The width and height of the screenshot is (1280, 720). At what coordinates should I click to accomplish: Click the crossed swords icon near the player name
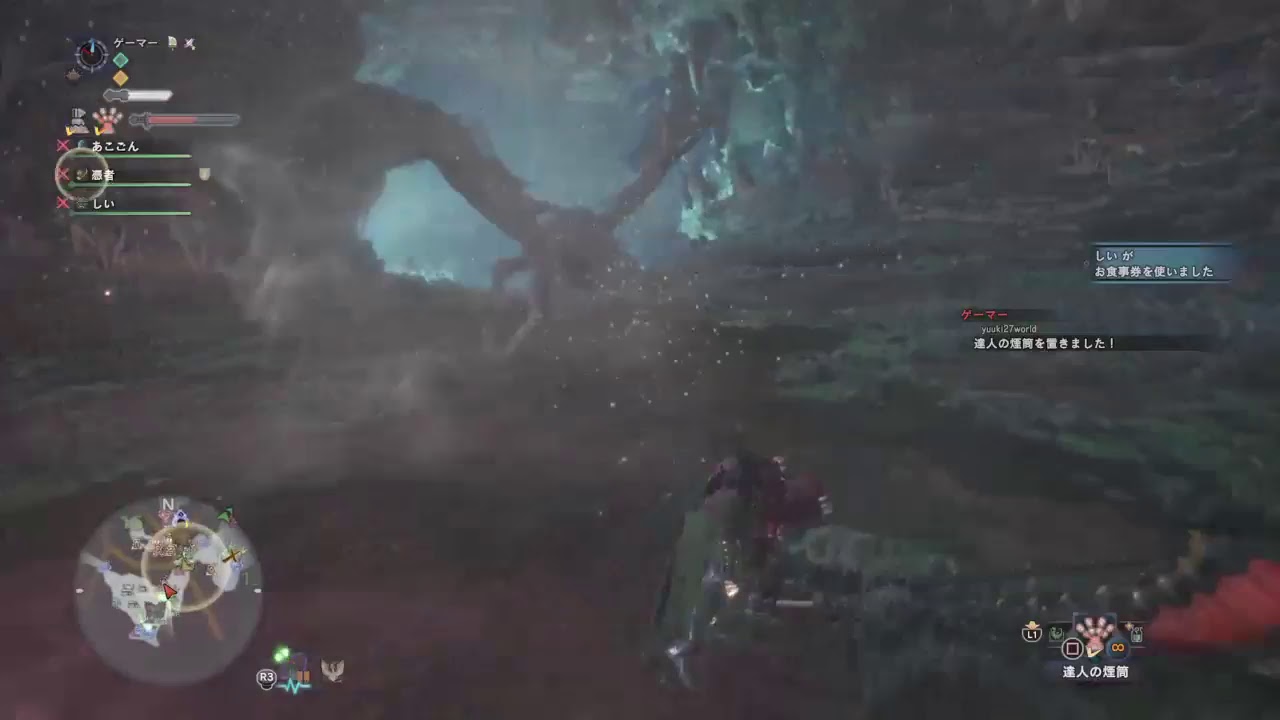point(190,44)
